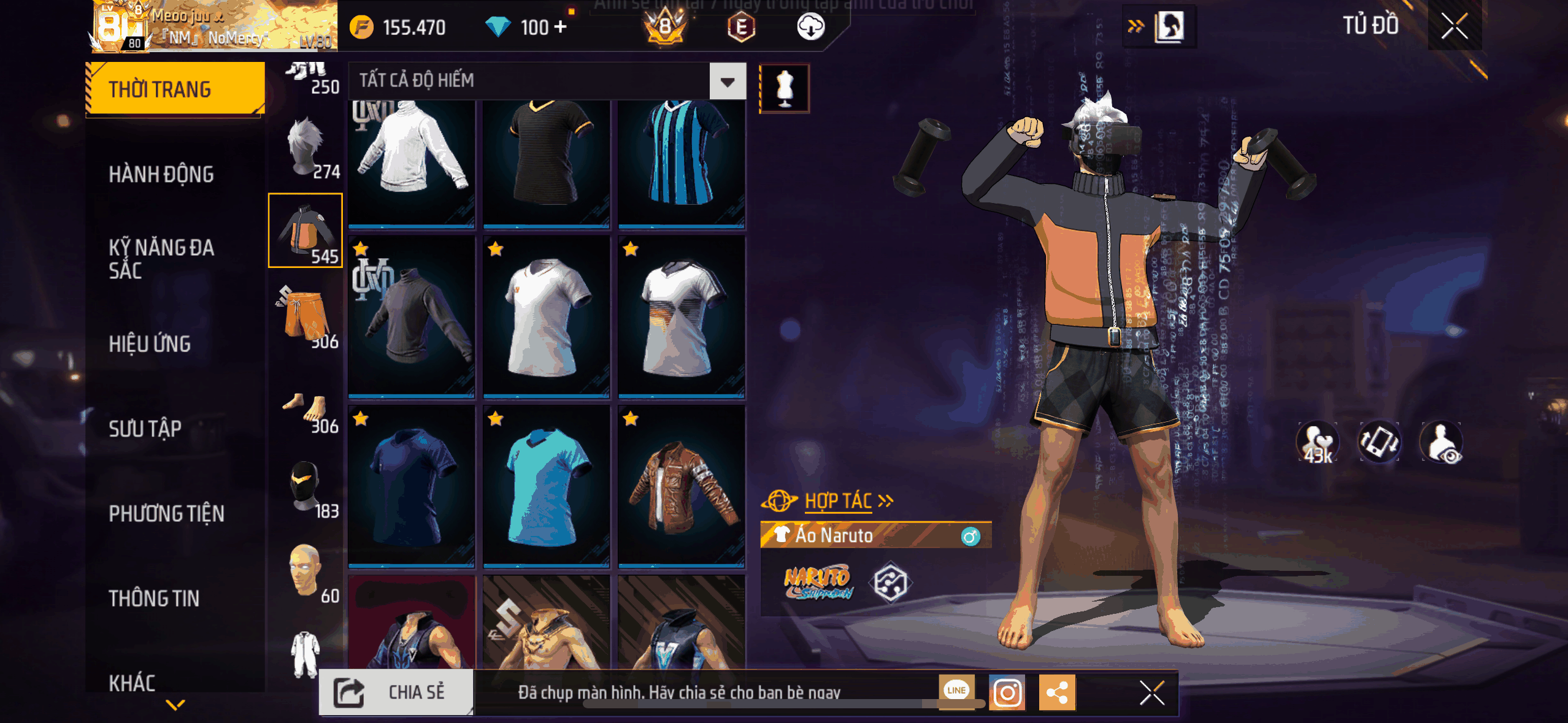Show the Thông Tin tab
Screen dimensions: 1568x723
(154, 598)
